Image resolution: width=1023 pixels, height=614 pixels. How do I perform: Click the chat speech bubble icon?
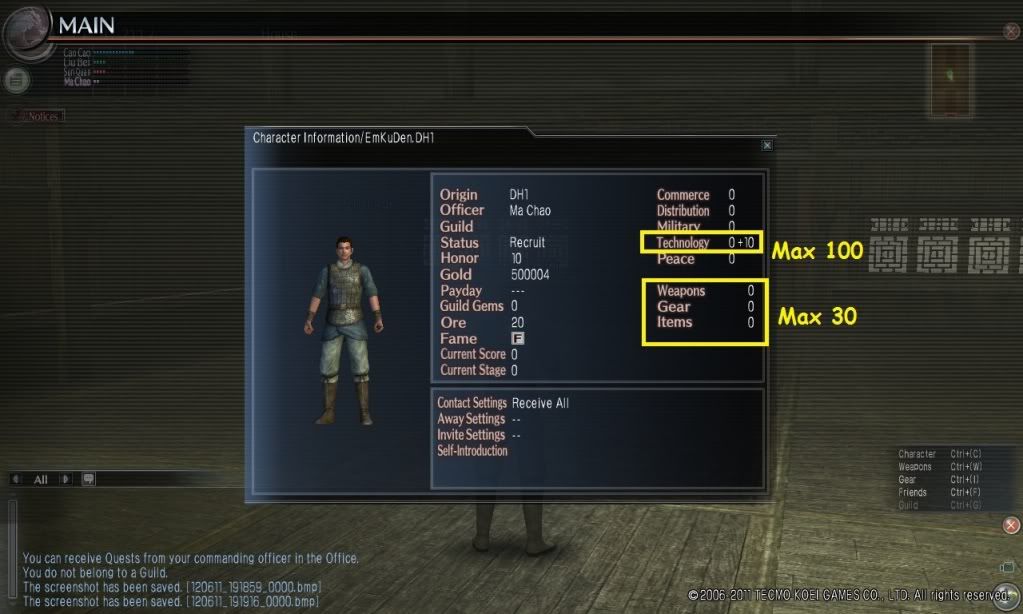pos(88,479)
